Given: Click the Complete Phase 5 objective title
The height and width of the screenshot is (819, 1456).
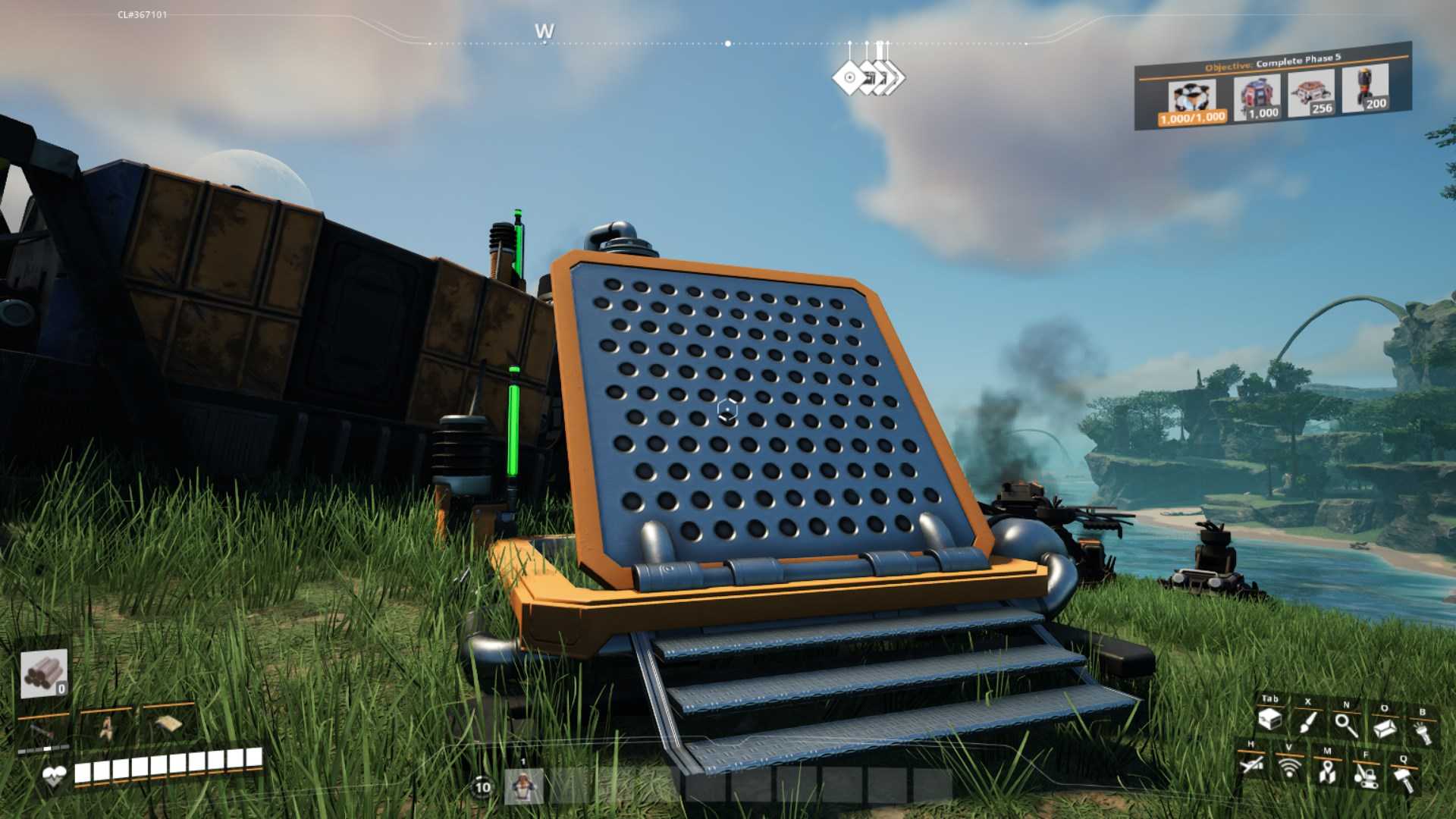Looking at the screenshot, I should click(x=1298, y=60).
